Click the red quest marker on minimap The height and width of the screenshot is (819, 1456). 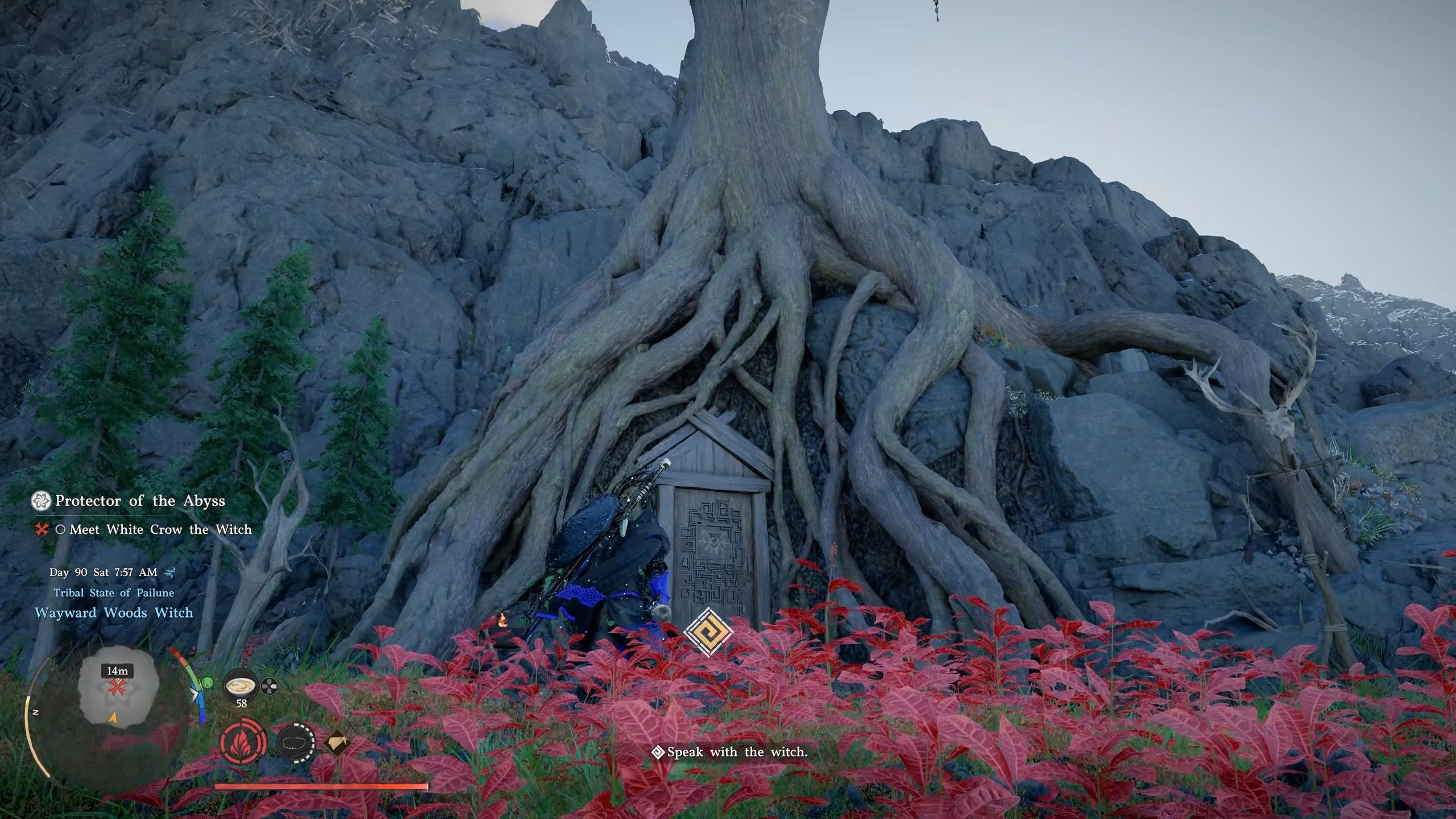117,688
